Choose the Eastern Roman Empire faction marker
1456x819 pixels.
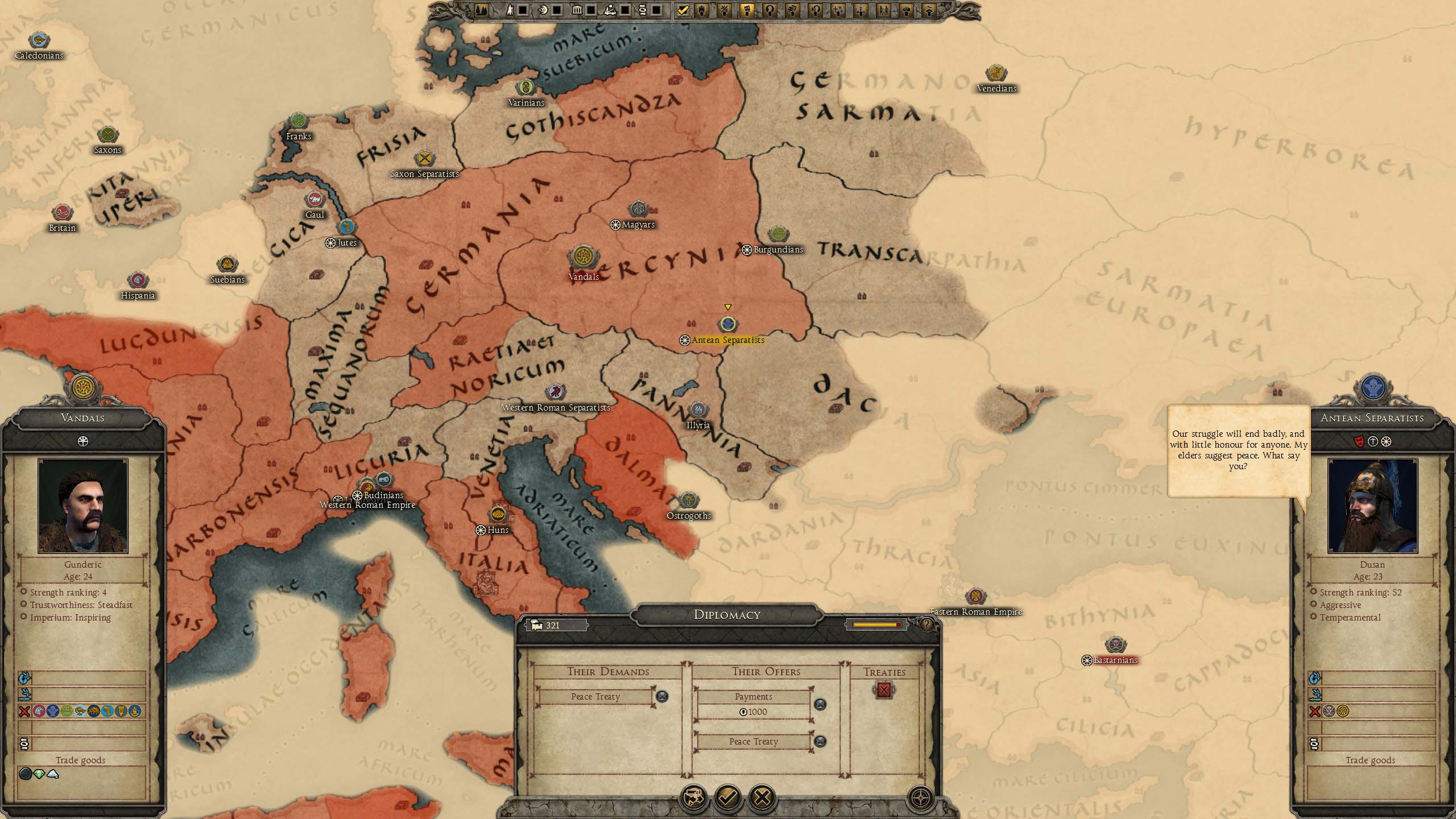(975, 597)
